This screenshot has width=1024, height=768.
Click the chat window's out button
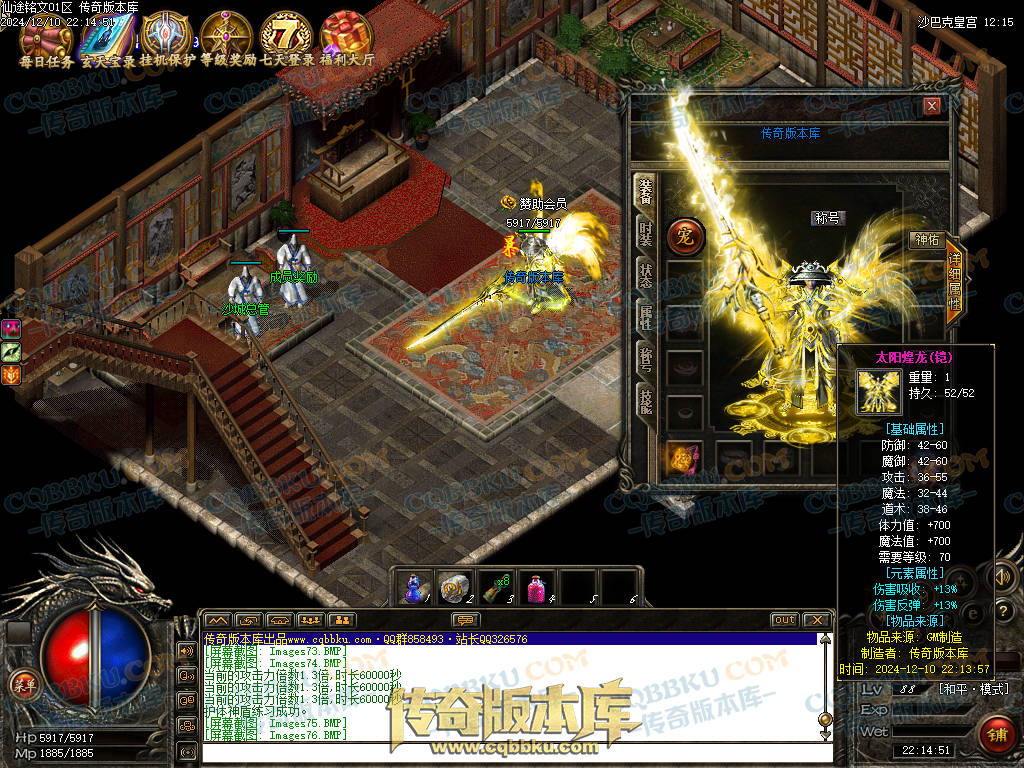tap(785, 620)
